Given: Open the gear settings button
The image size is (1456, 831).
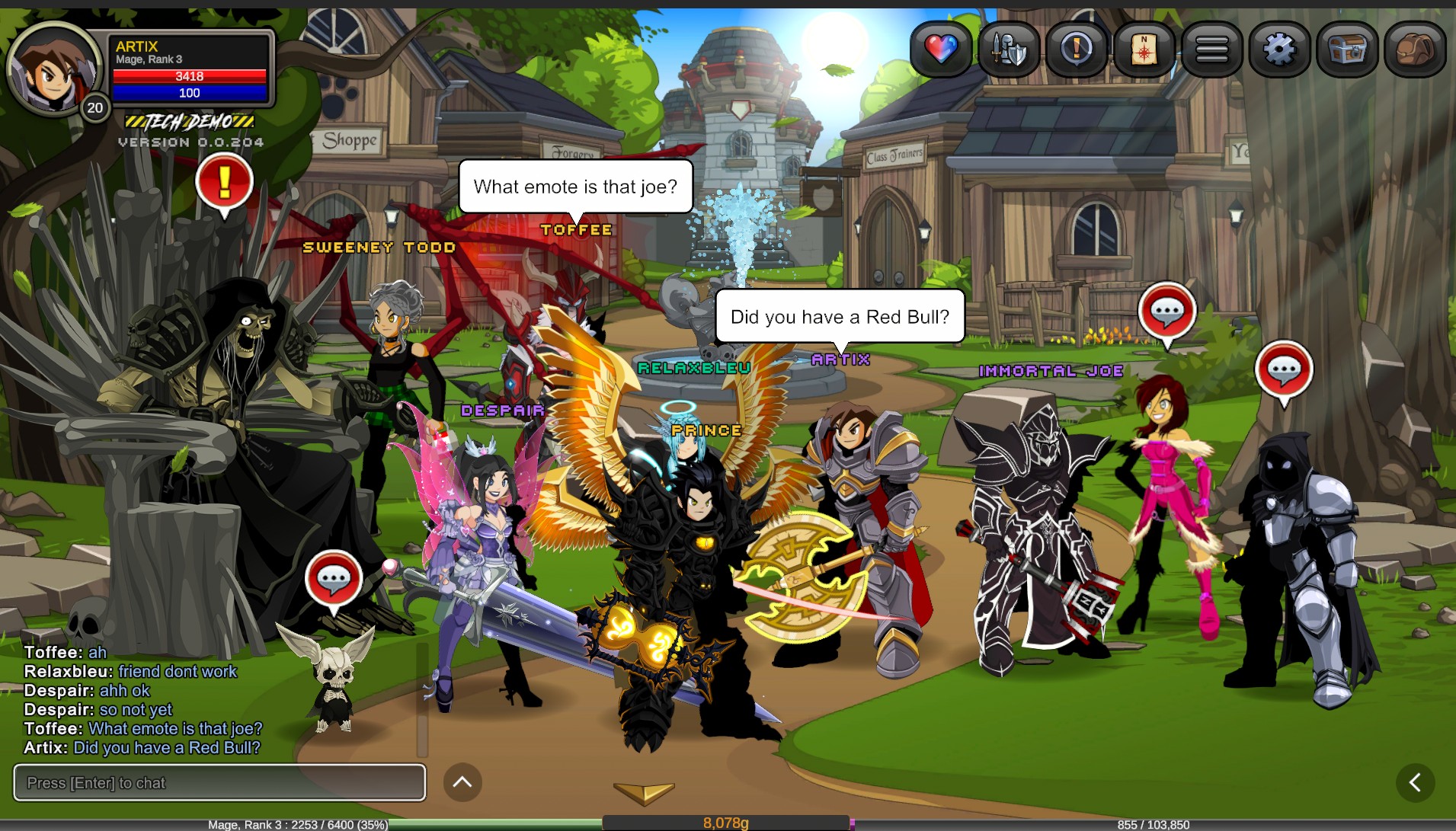Looking at the screenshot, I should (x=1279, y=50).
